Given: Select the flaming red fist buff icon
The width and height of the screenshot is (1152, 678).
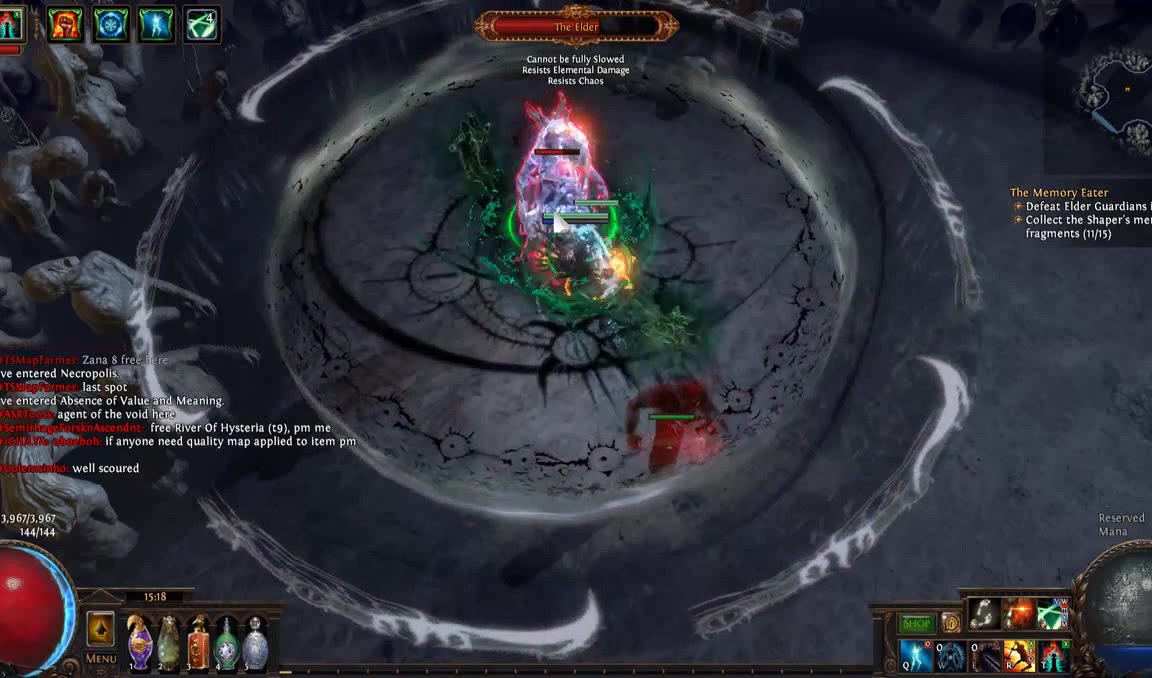Looking at the screenshot, I should [66, 23].
